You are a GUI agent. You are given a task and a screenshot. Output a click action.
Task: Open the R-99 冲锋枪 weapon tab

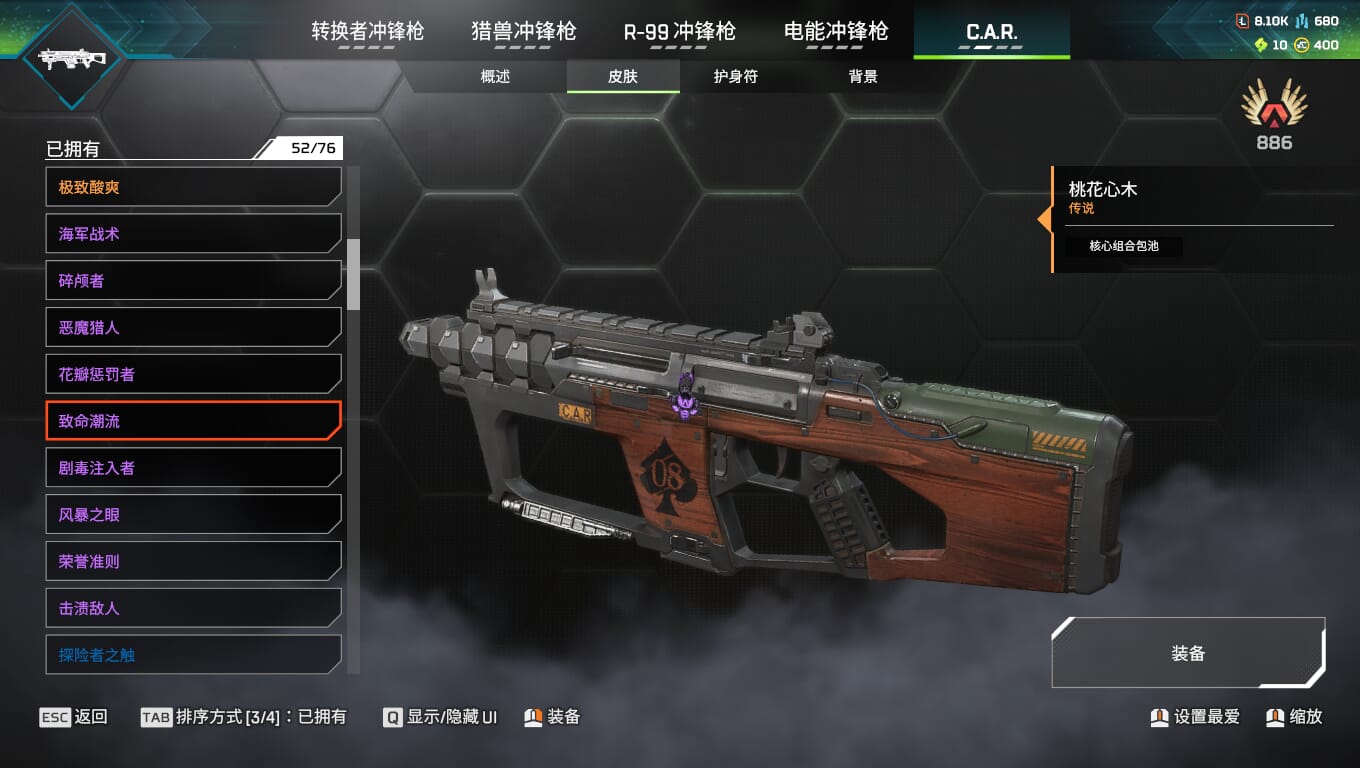679,32
